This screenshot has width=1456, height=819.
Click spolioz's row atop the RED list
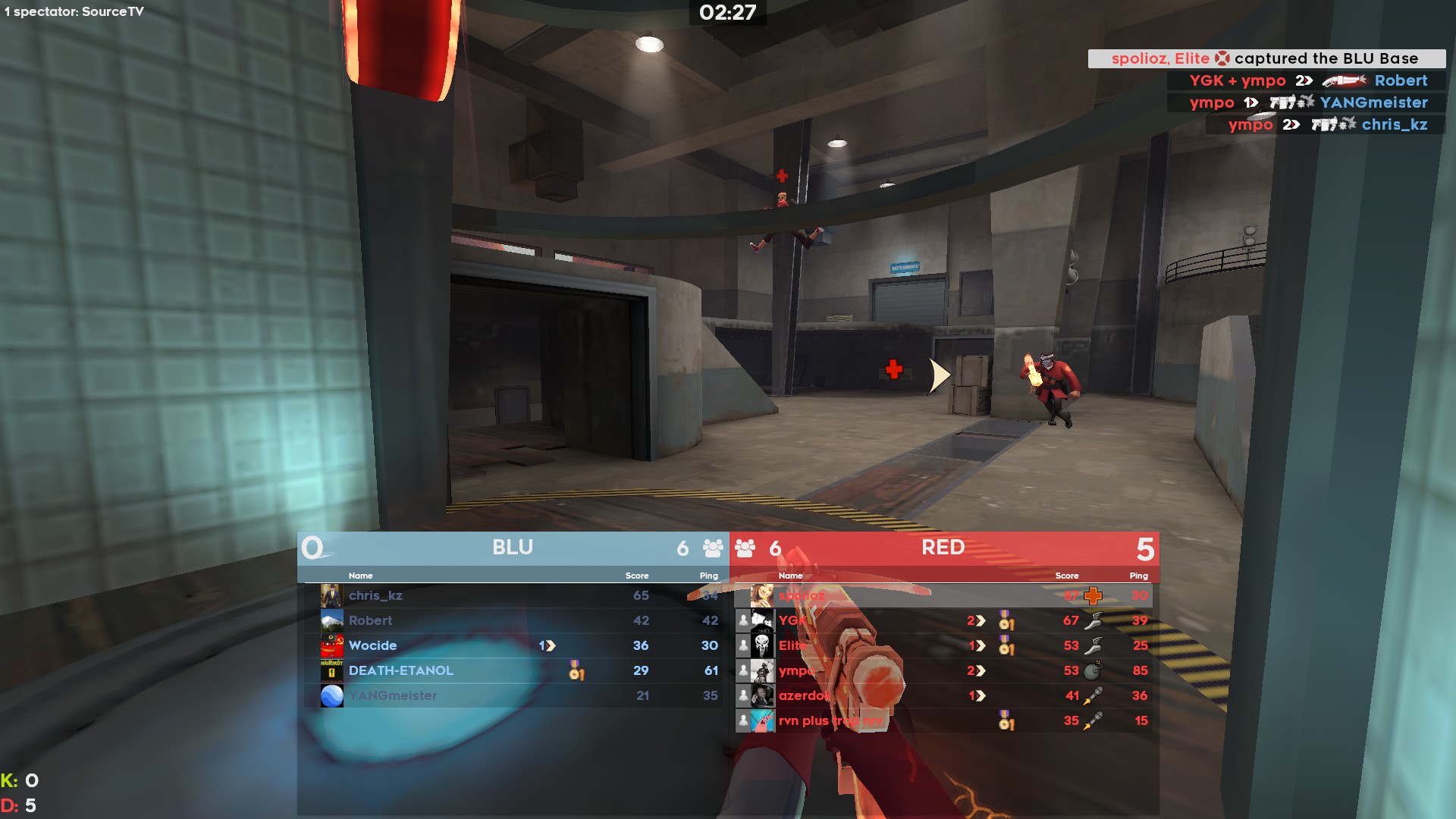pyautogui.click(x=802, y=595)
